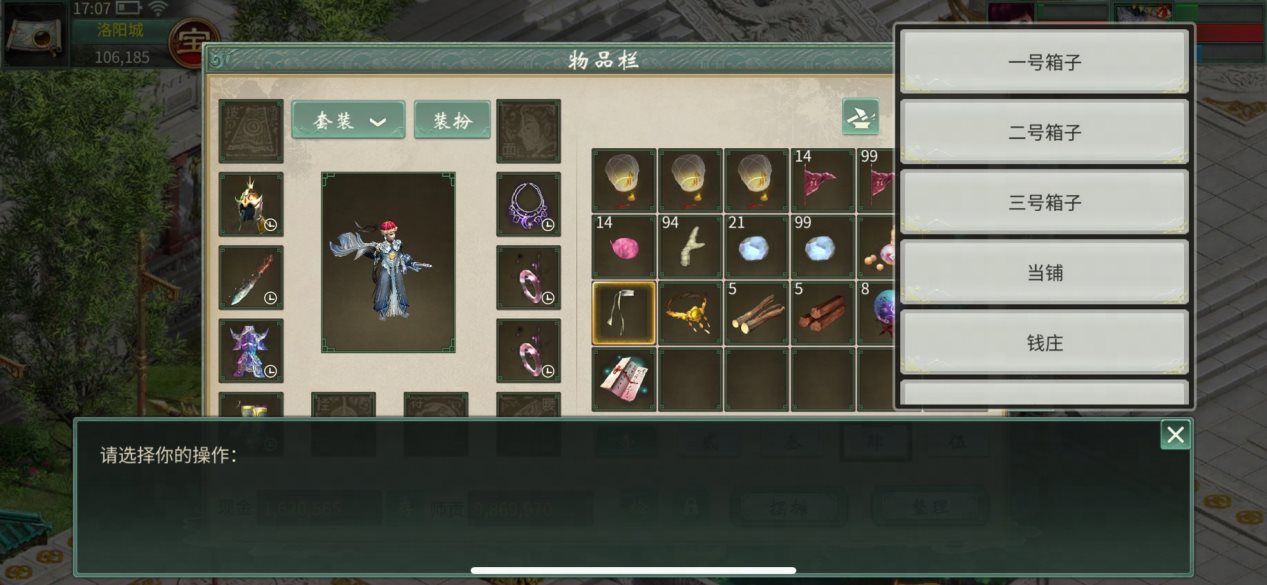
Task: Choose 一号箱子 from the list
Action: pos(1044,62)
